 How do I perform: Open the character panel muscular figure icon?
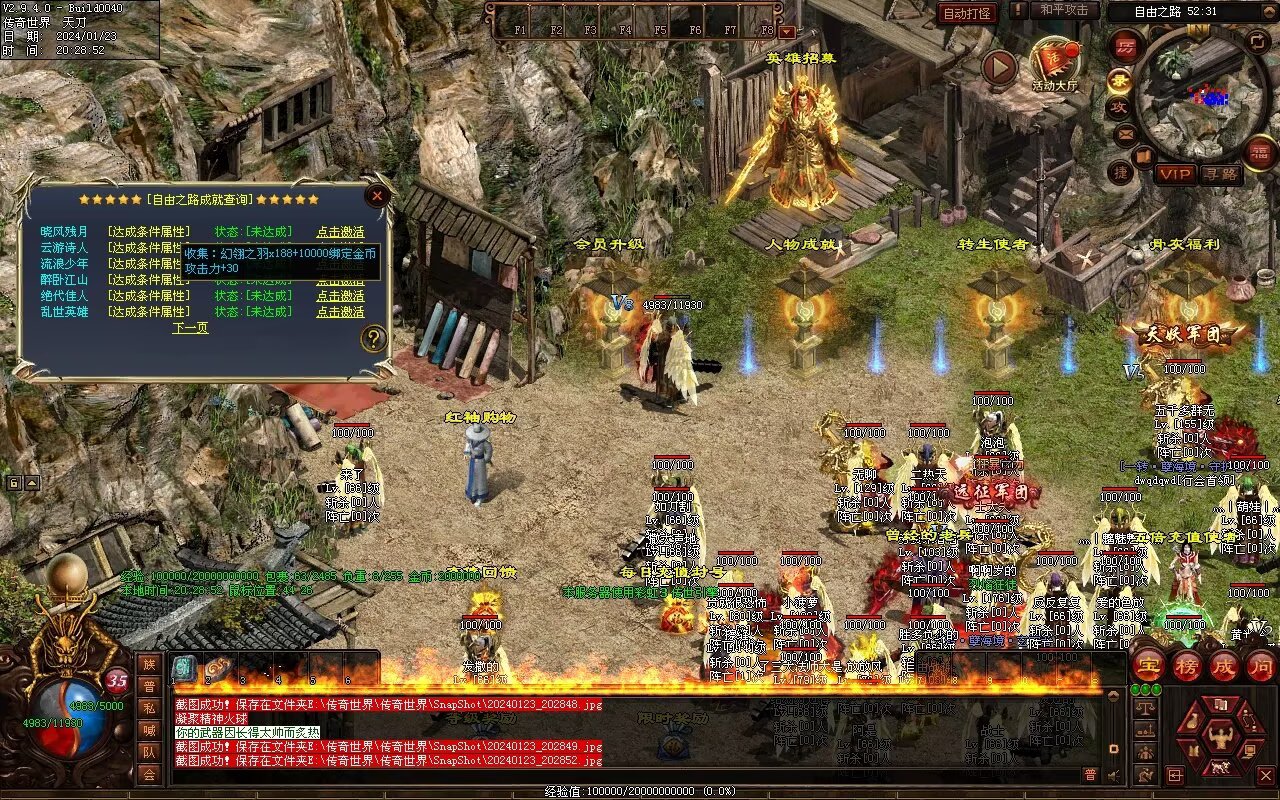[1219, 737]
